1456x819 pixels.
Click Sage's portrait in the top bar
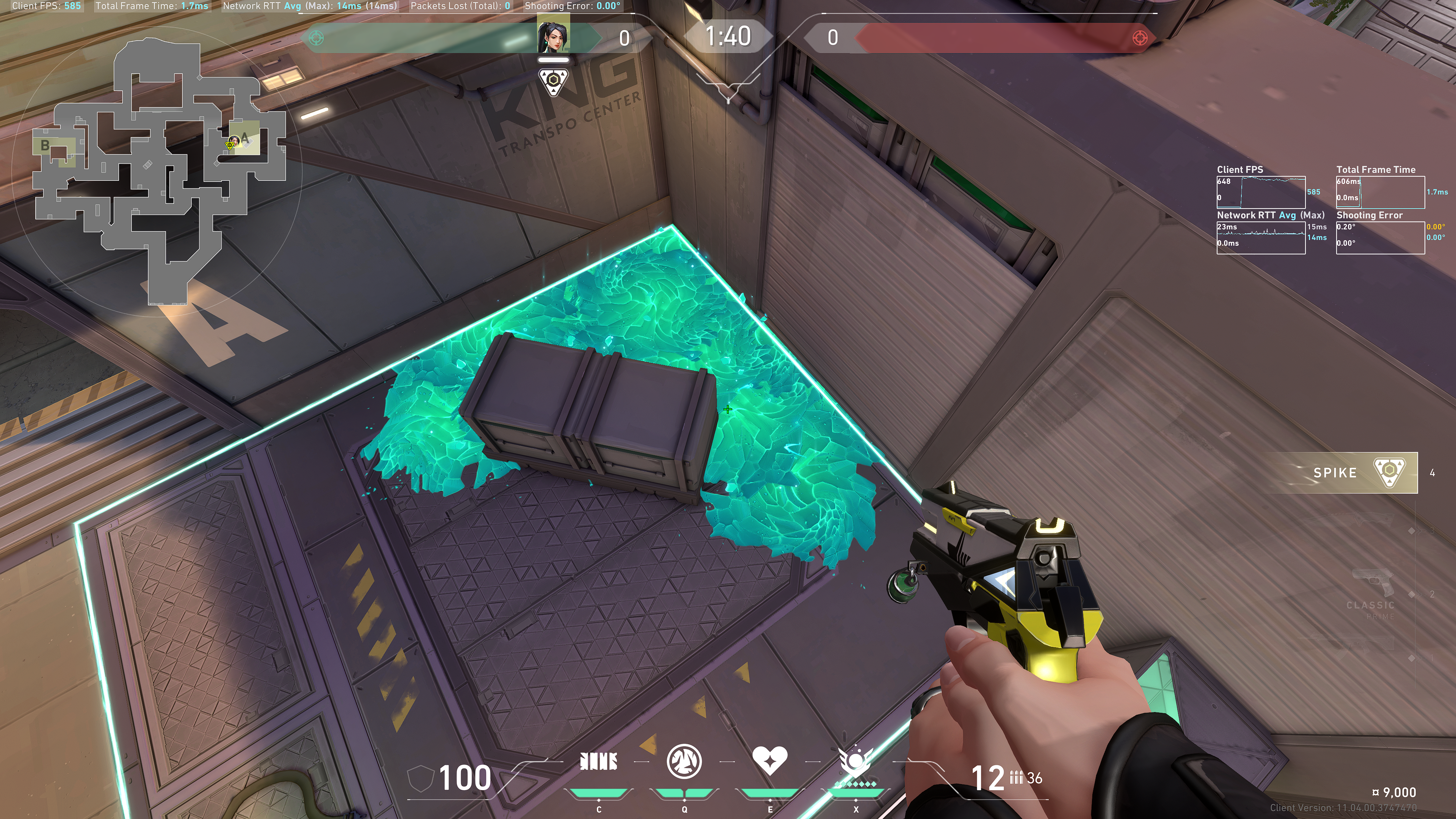[553, 35]
